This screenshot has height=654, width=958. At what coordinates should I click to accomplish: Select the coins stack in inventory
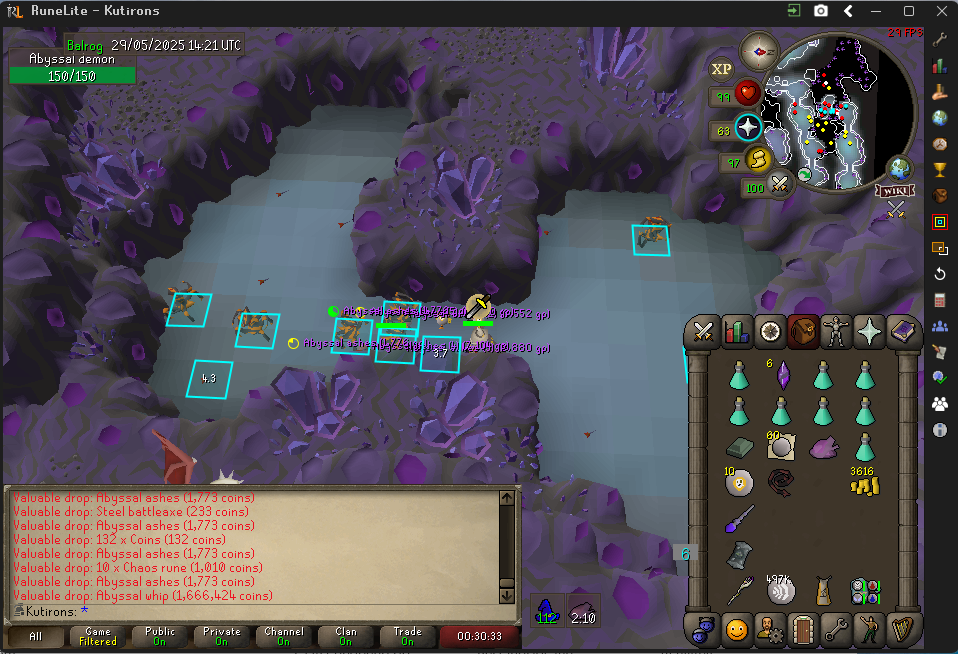864,484
